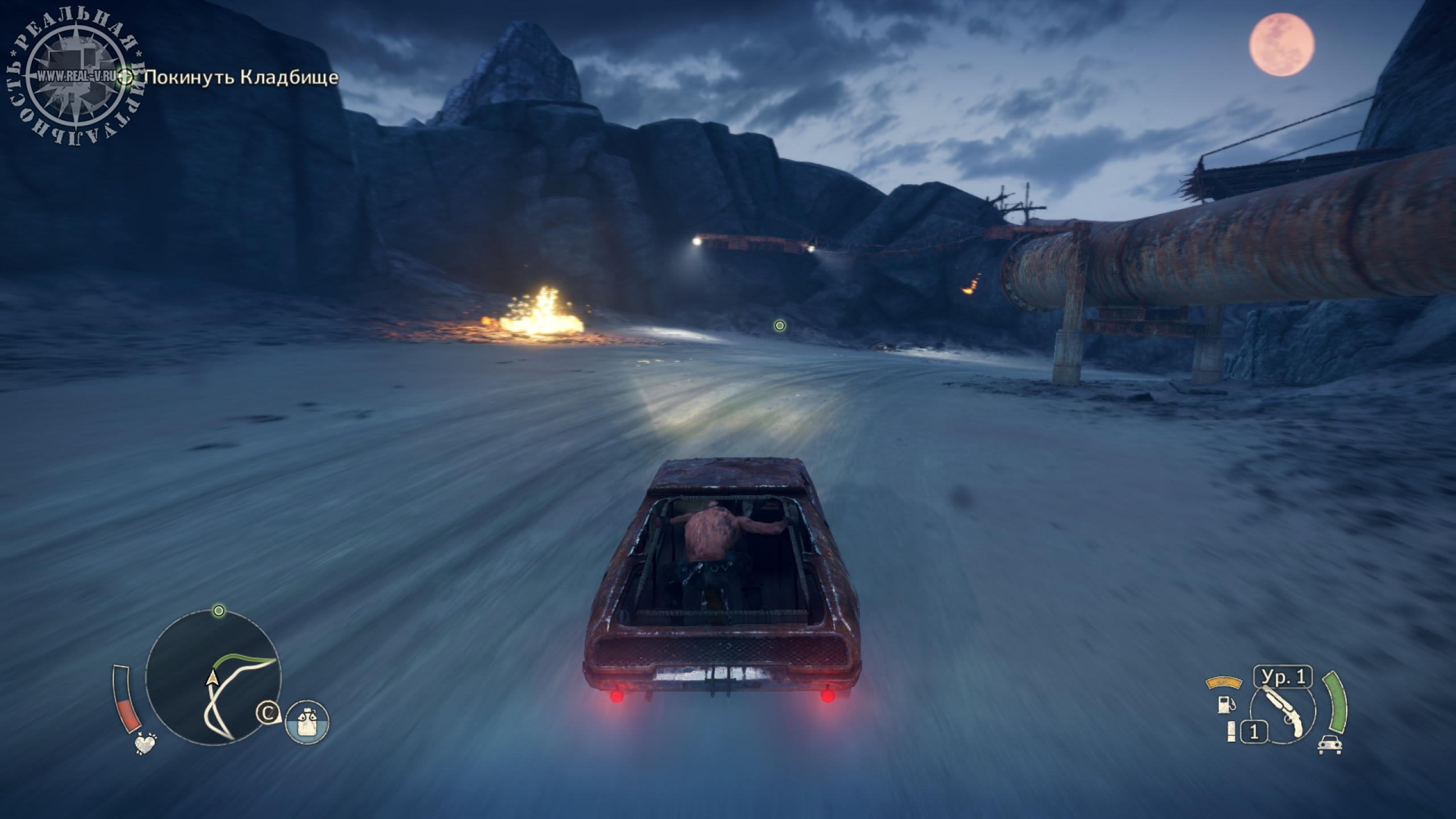Image resolution: width=1456 pixels, height=819 pixels.
Task: Click the car condition icon
Action: [1330, 744]
